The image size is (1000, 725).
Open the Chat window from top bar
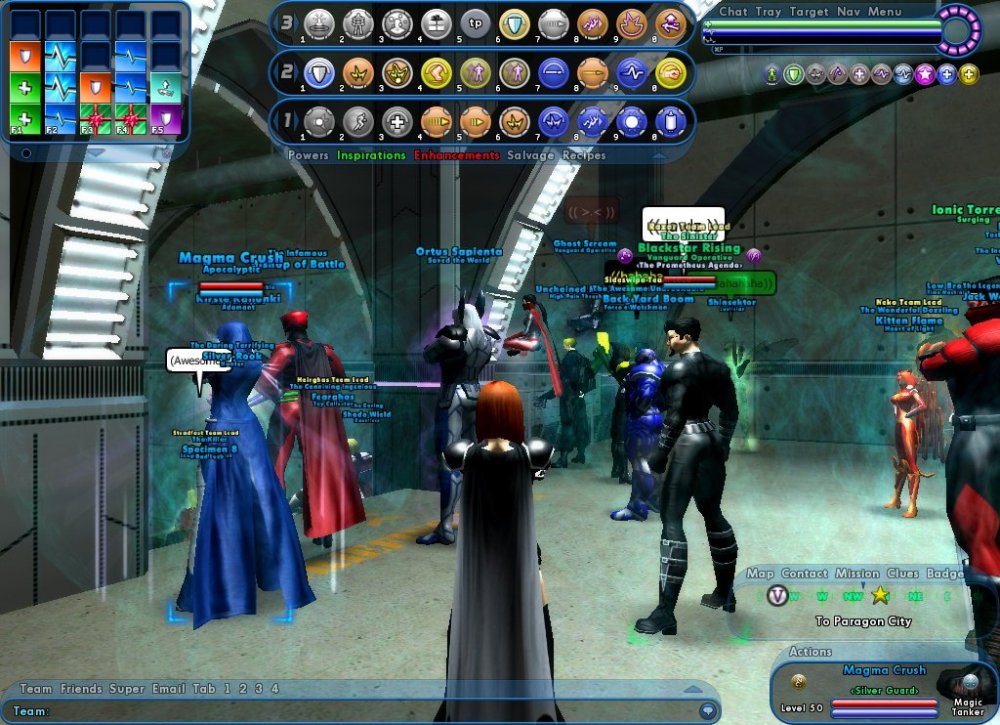click(x=733, y=12)
